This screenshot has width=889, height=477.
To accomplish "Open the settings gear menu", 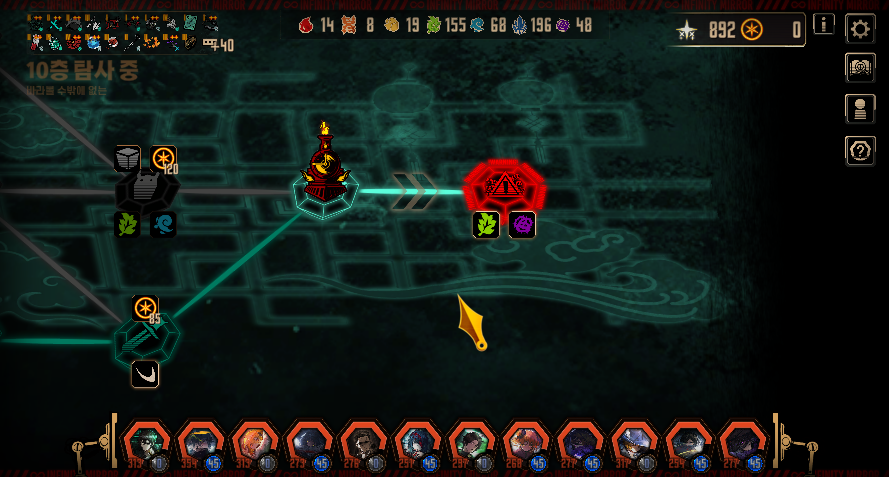I will pos(860,28).
